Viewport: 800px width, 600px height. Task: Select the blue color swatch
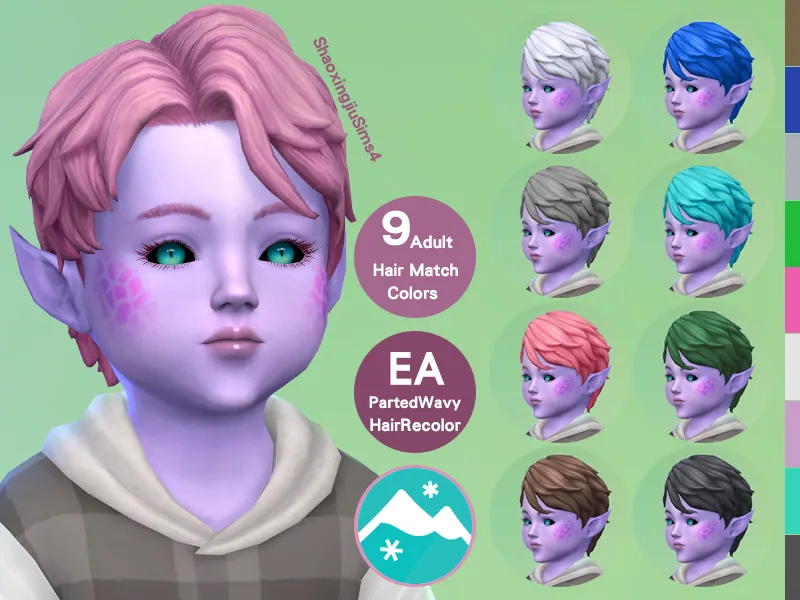(792, 100)
